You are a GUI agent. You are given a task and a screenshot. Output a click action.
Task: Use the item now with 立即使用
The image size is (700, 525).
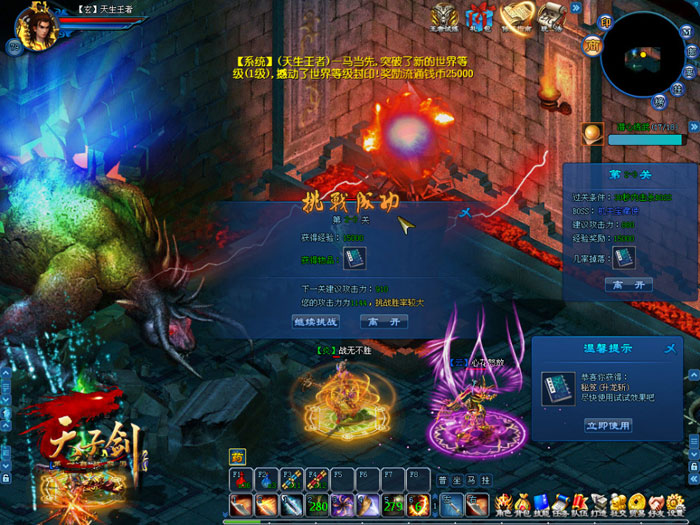tap(608, 425)
